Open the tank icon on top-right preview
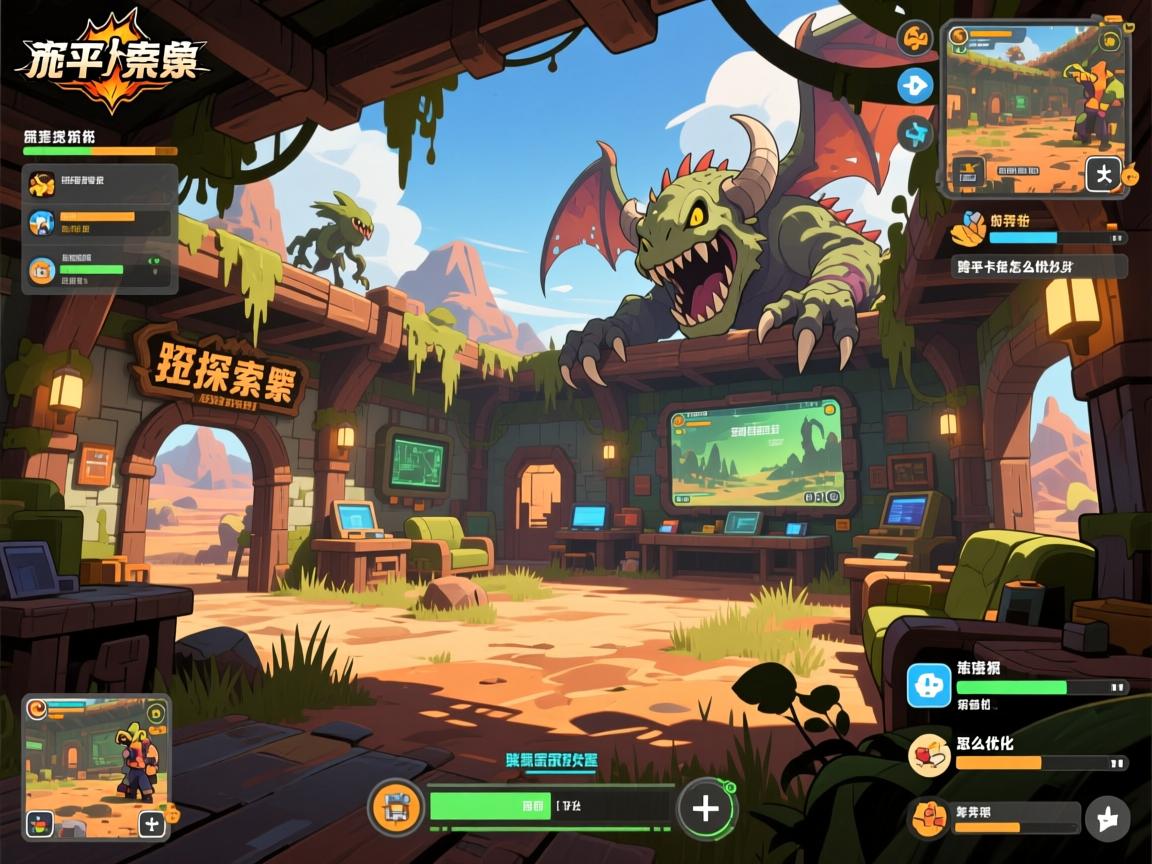This screenshot has width=1152, height=864. point(968,170)
